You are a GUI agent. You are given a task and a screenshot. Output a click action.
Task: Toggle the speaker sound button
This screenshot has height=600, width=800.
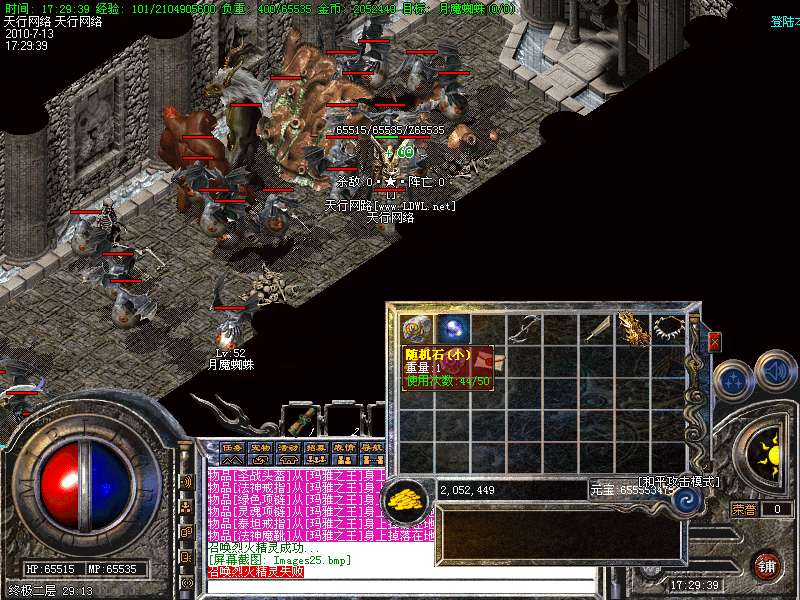(x=776, y=370)
